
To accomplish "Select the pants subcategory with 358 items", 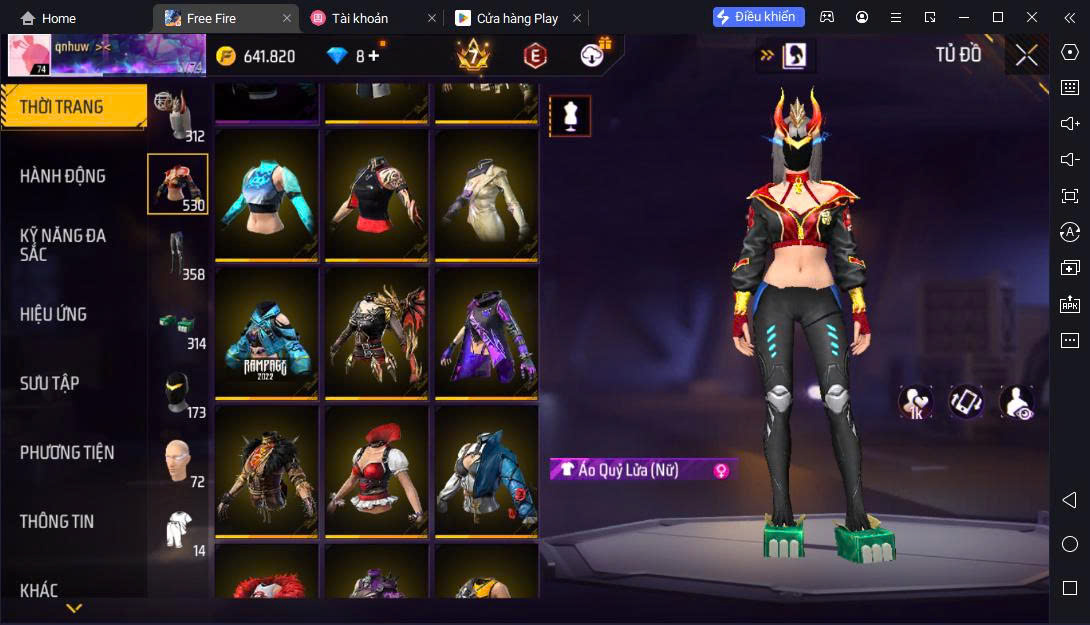I will pos(178,256).
